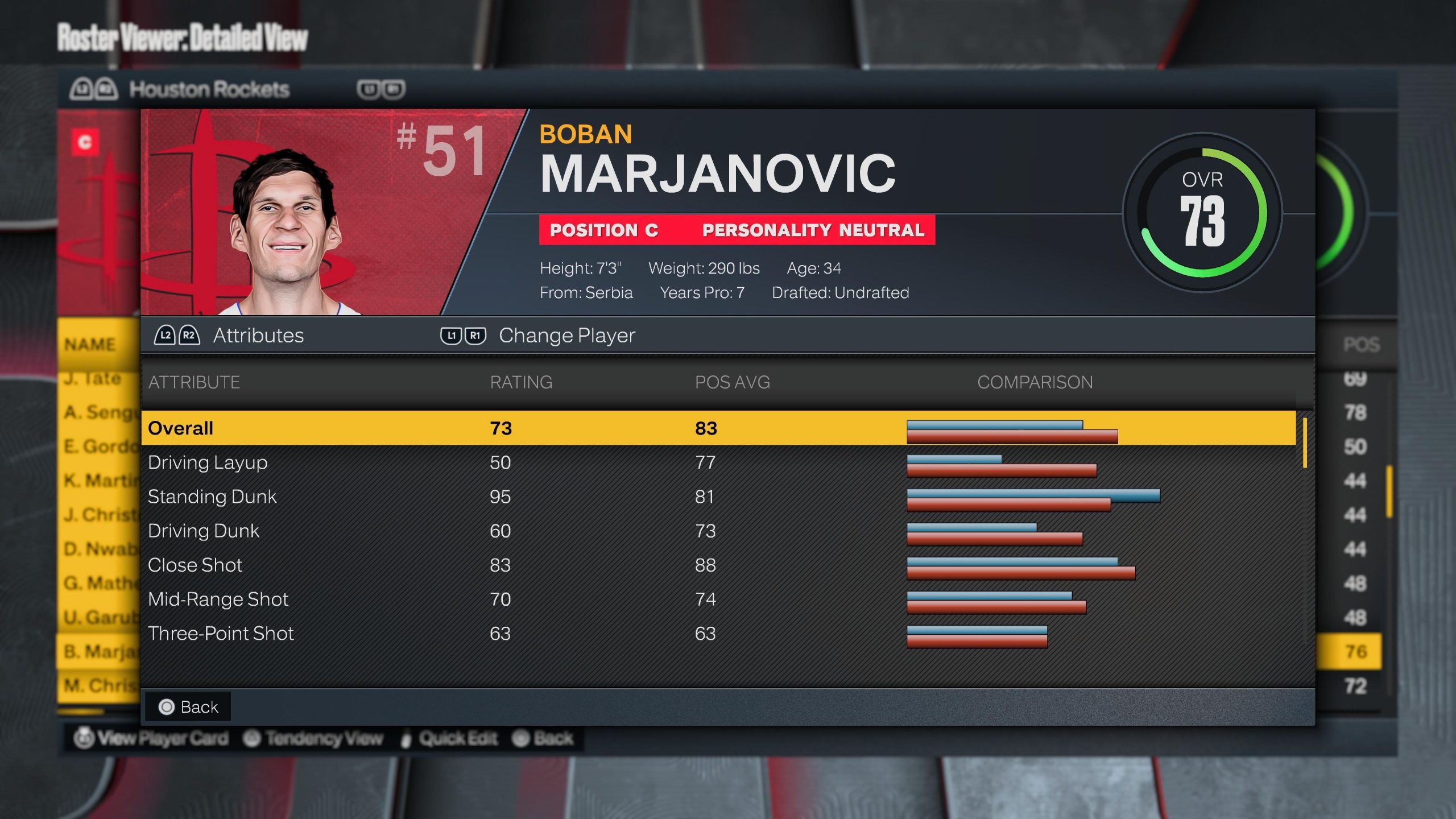Select A. Sengun in the roster list
The height and width of the screenshot is (819, 1456).
click(x=99, y=412)
